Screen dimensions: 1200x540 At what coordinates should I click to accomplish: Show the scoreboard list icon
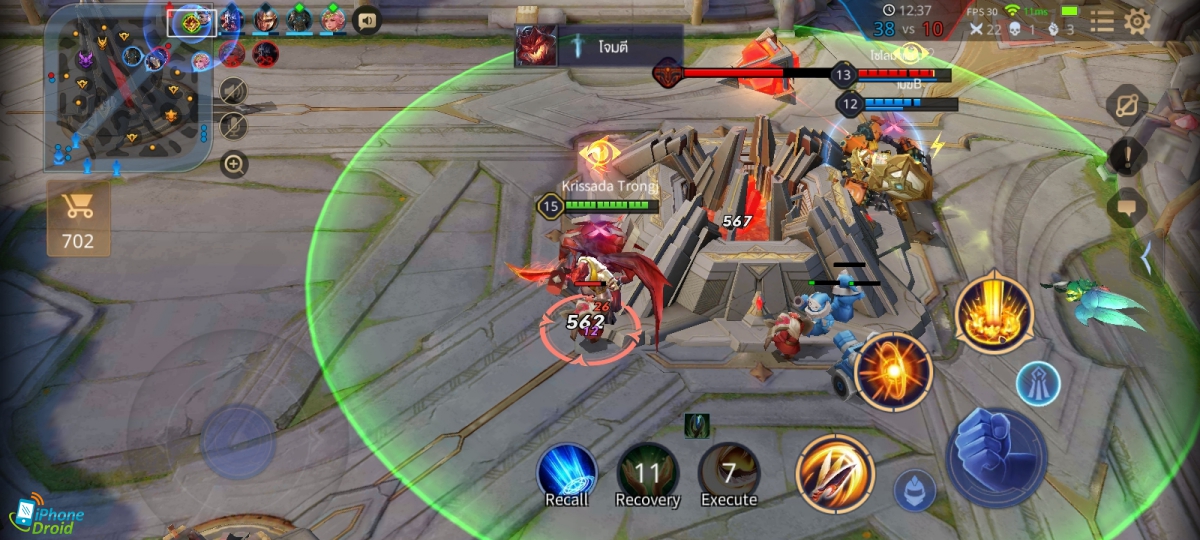pos(1101,22)
